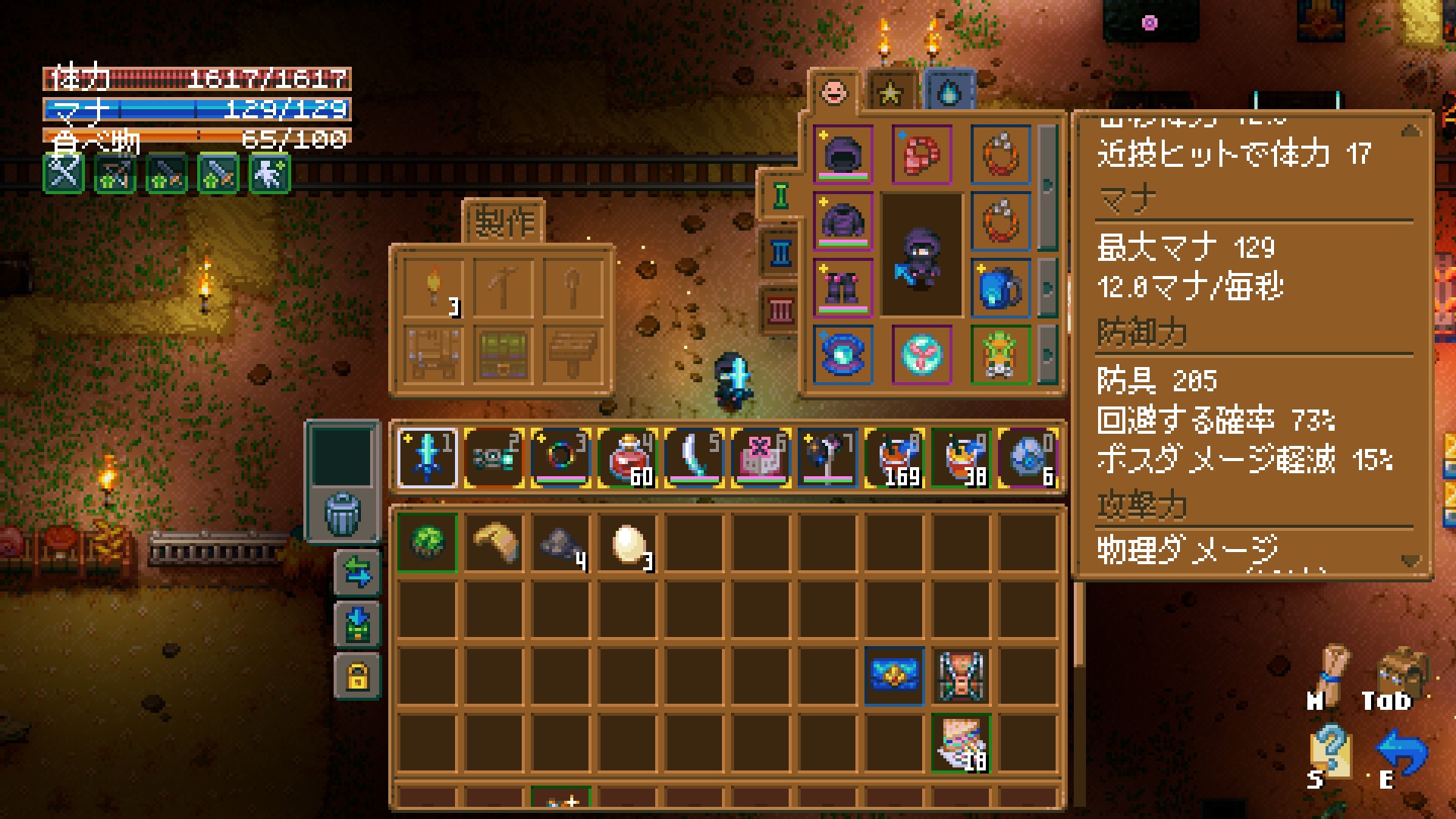Select the curved blue scythe hotbar slot
Screen dimensions: 1456x819
pyautogui.click(x=694, y=457)
